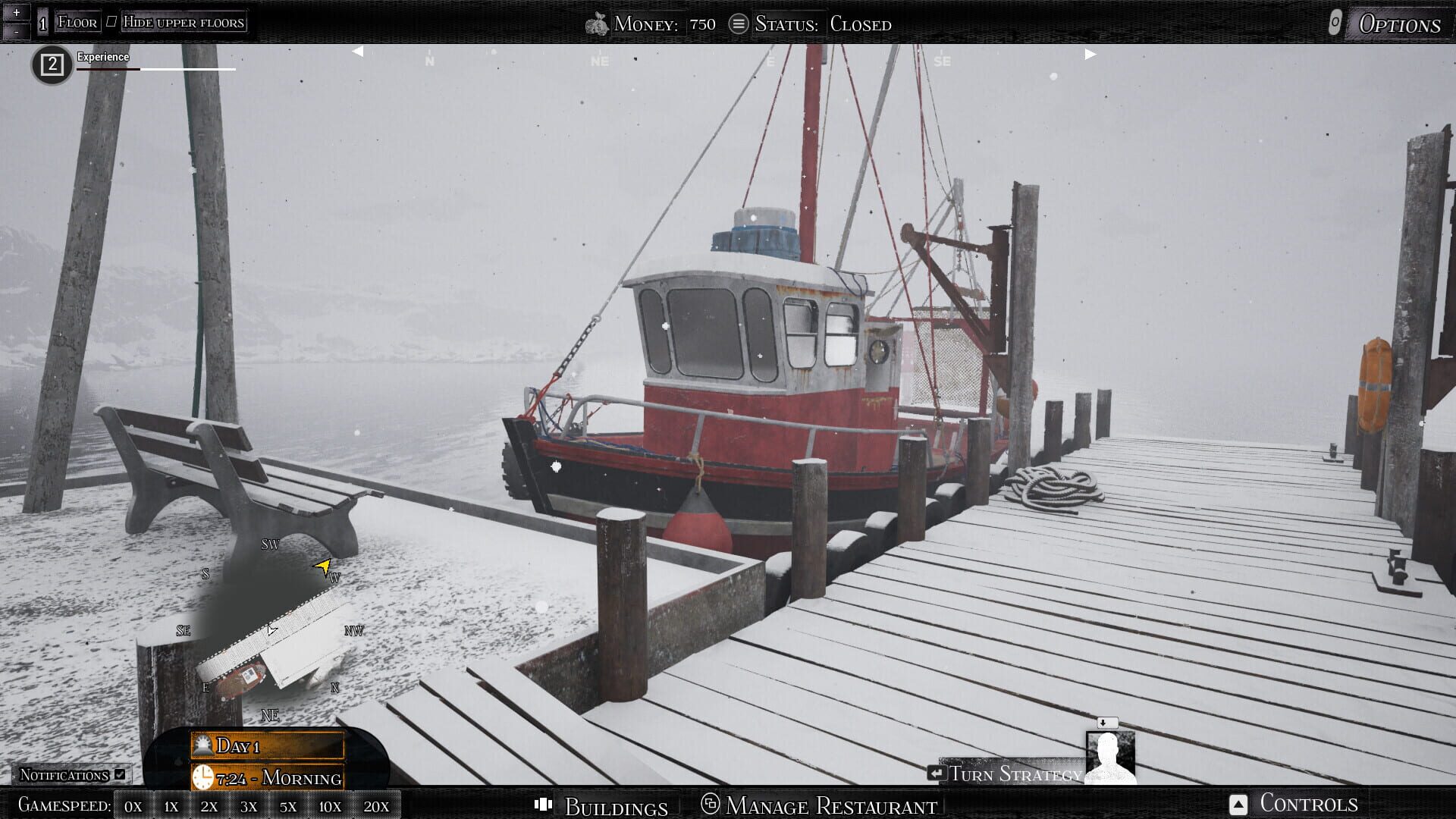Screen dimensions: 1456x819
Task: Pause the game with the 0x speed toggle
Action: [133, 806]
